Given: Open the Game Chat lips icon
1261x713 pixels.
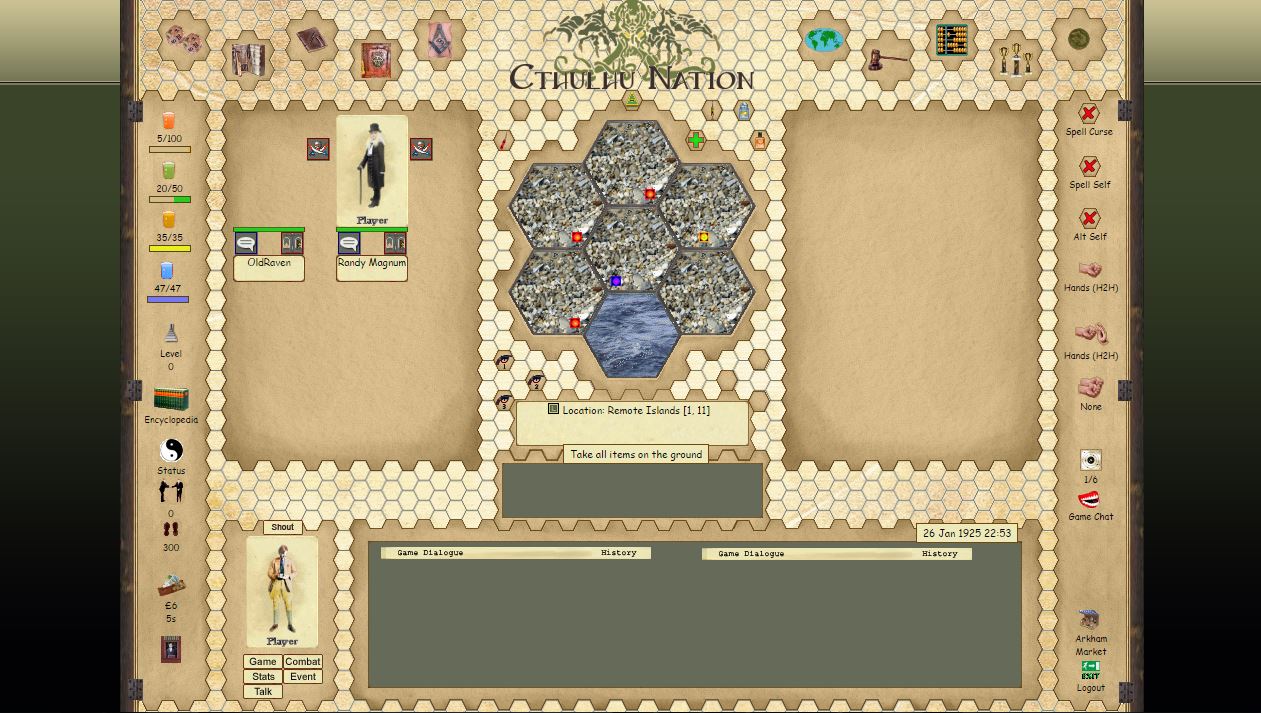Looking at the screenshot, I should coord(1090,499).
